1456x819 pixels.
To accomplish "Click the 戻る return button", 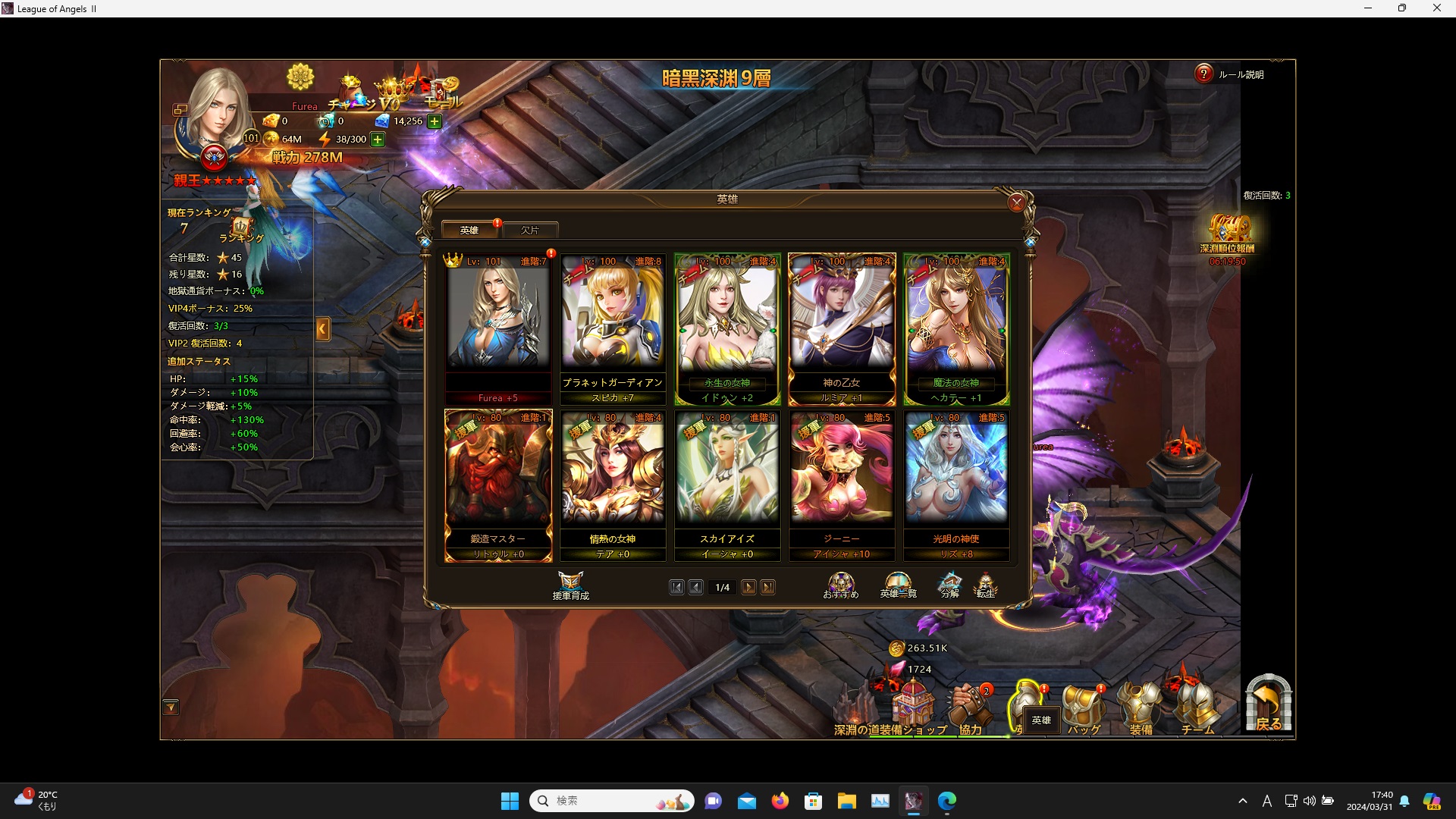I will (x=1268, y=705).
